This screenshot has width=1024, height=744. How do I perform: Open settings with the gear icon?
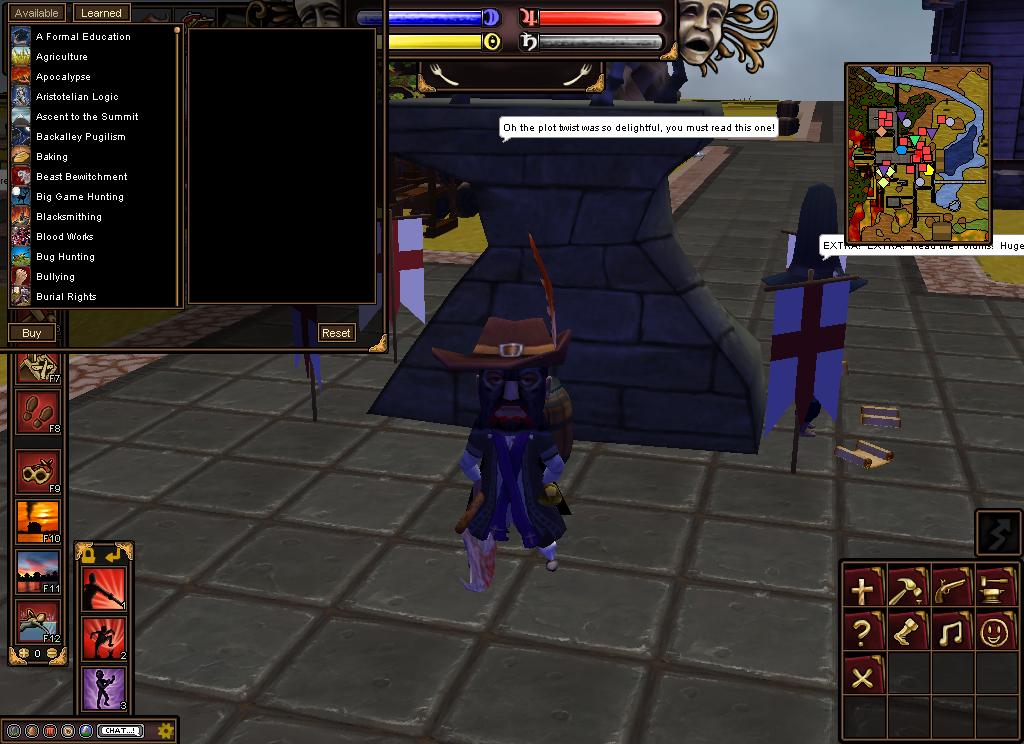[x=166, y=730]
